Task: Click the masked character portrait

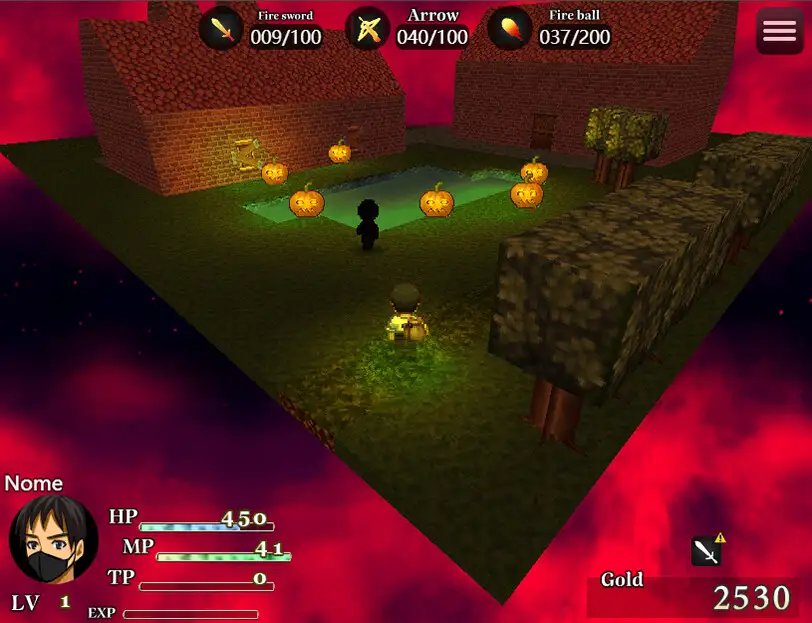Action: tap(53, 539)
